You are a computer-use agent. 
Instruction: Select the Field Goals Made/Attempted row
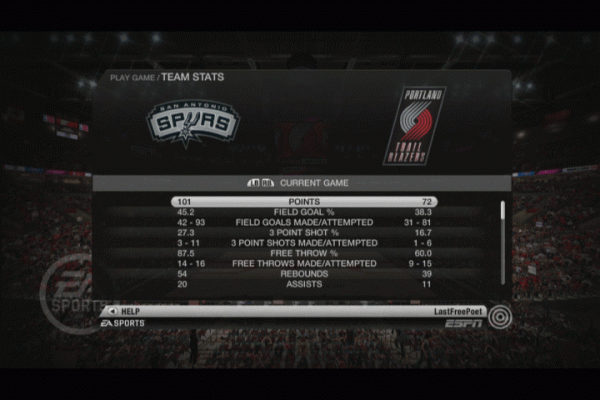click(303, 222)
